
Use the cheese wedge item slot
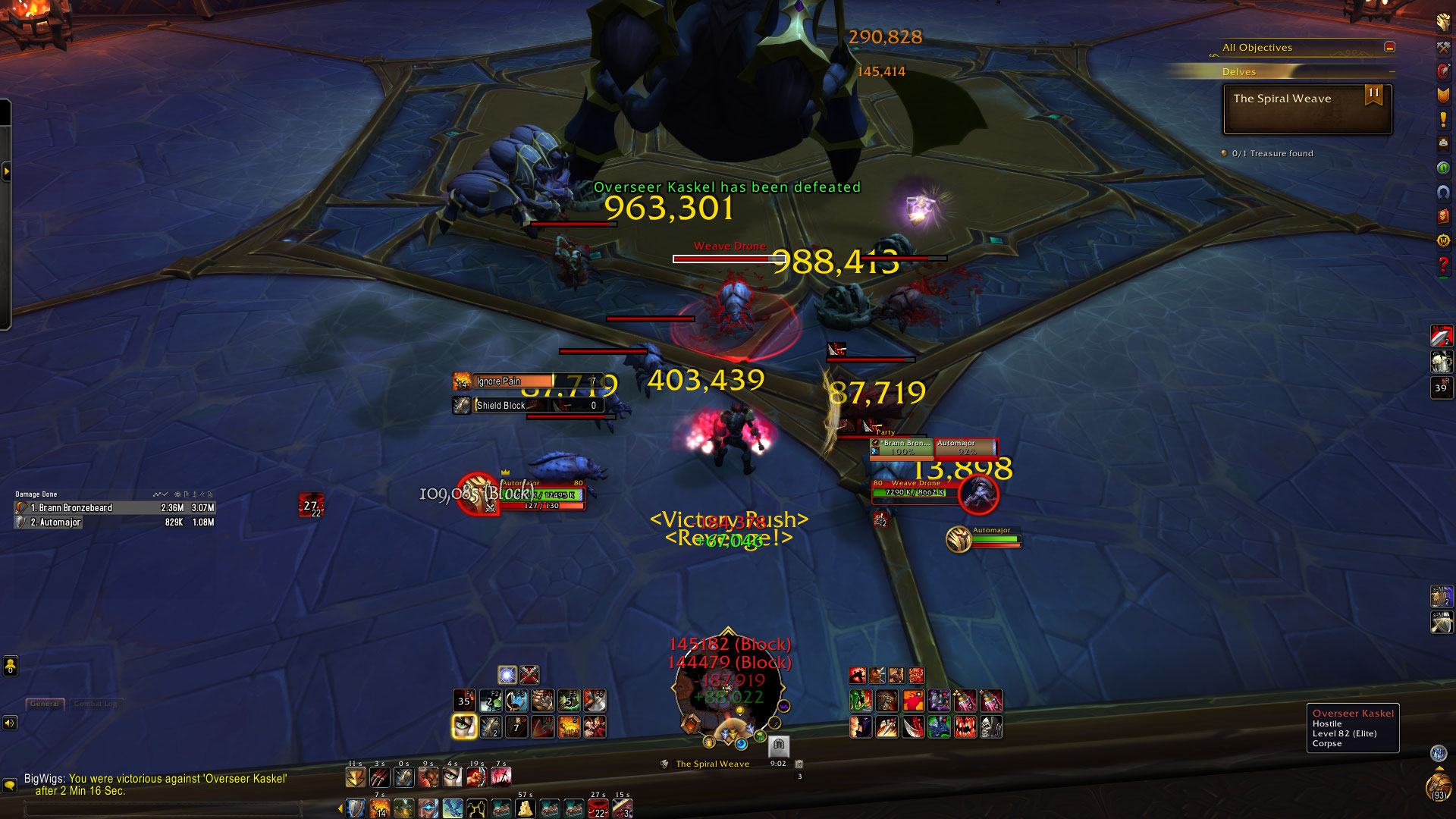pyautogui.click(x=525, y=808)
